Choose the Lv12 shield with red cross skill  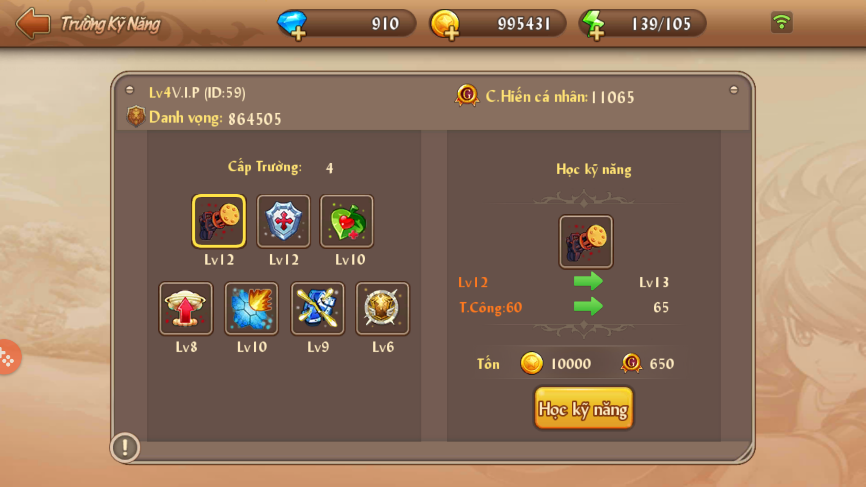coord(284,221)
